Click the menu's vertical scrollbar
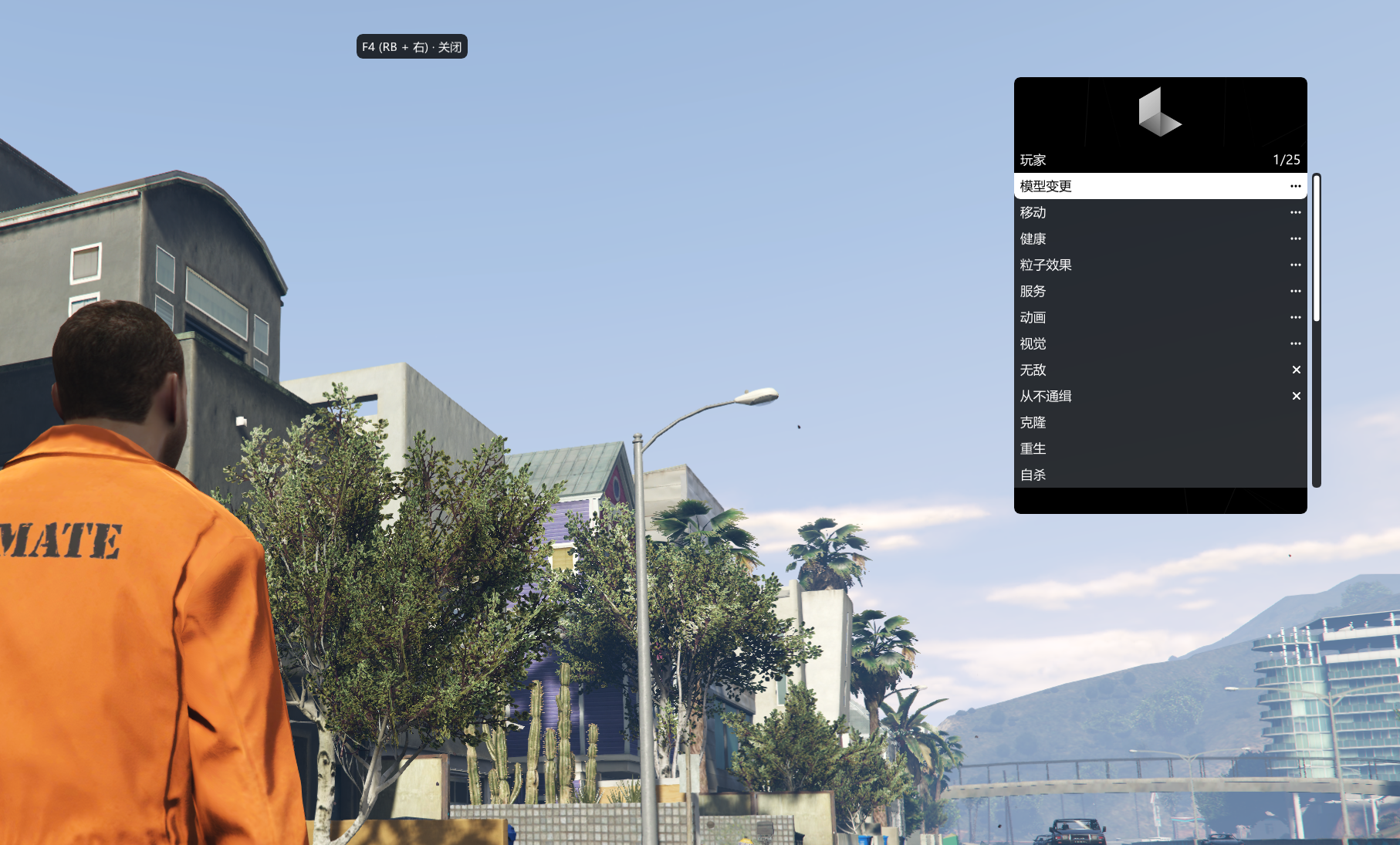 point(1317,330)
